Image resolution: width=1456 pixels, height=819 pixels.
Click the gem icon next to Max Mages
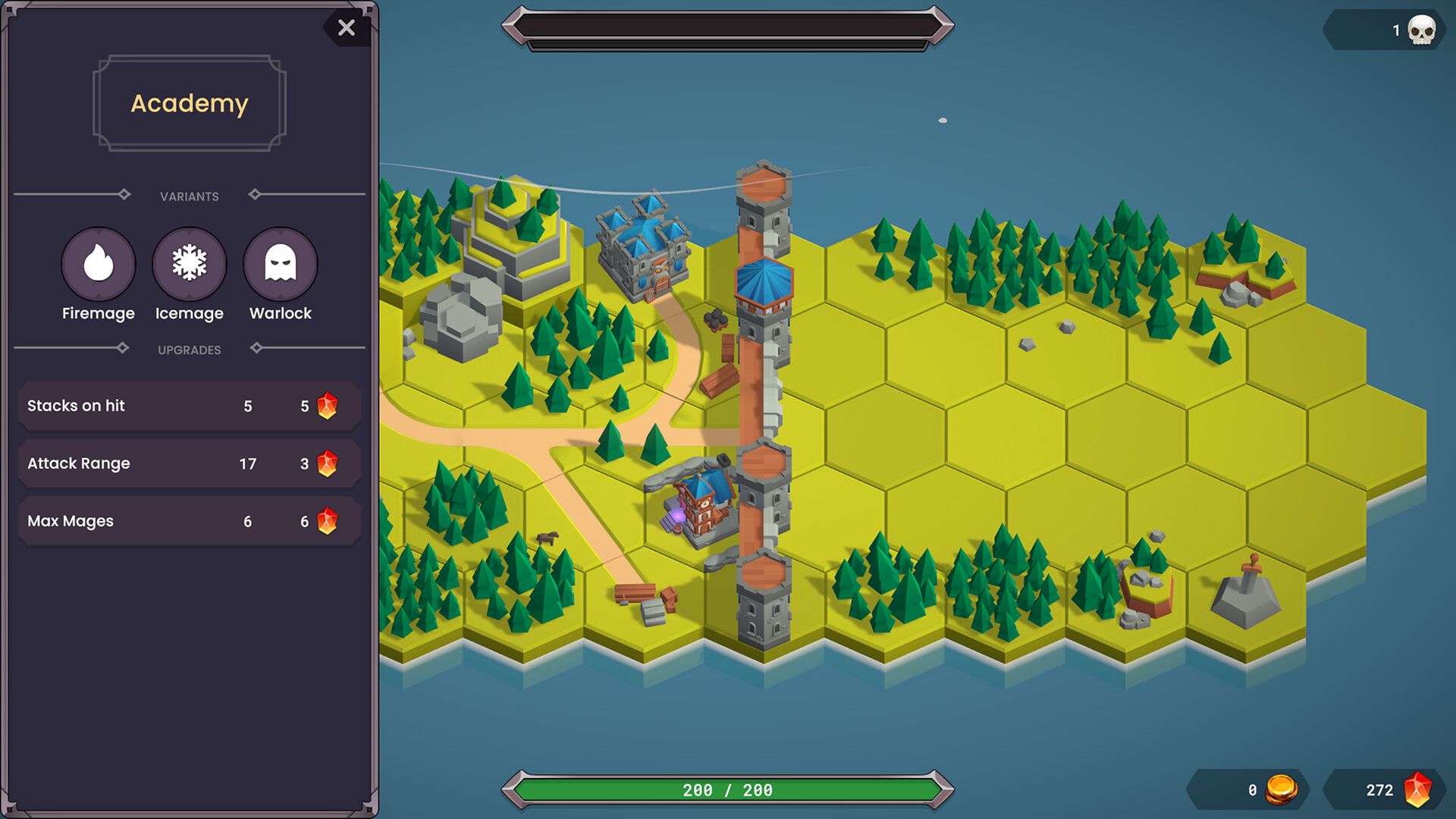327,521
